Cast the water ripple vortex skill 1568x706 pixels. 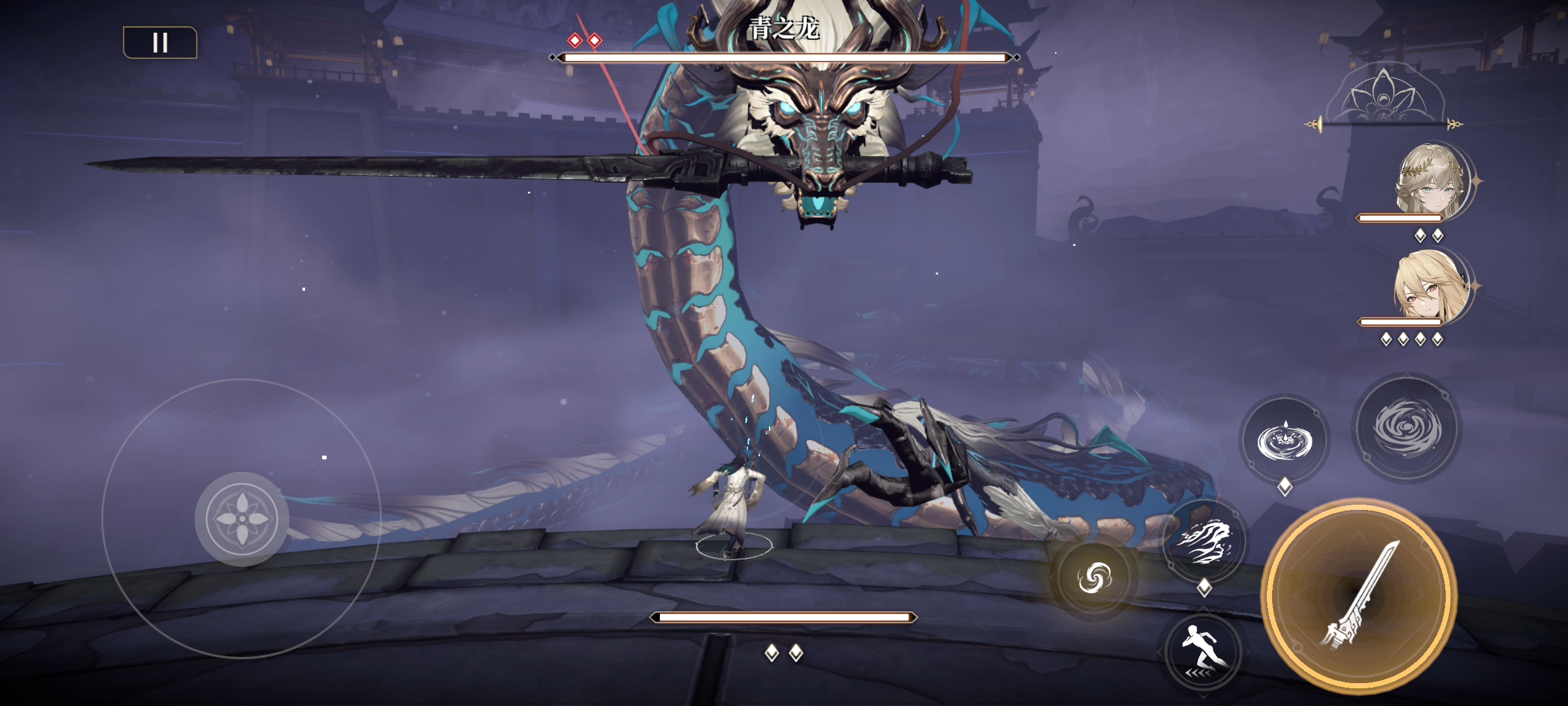1284,440
